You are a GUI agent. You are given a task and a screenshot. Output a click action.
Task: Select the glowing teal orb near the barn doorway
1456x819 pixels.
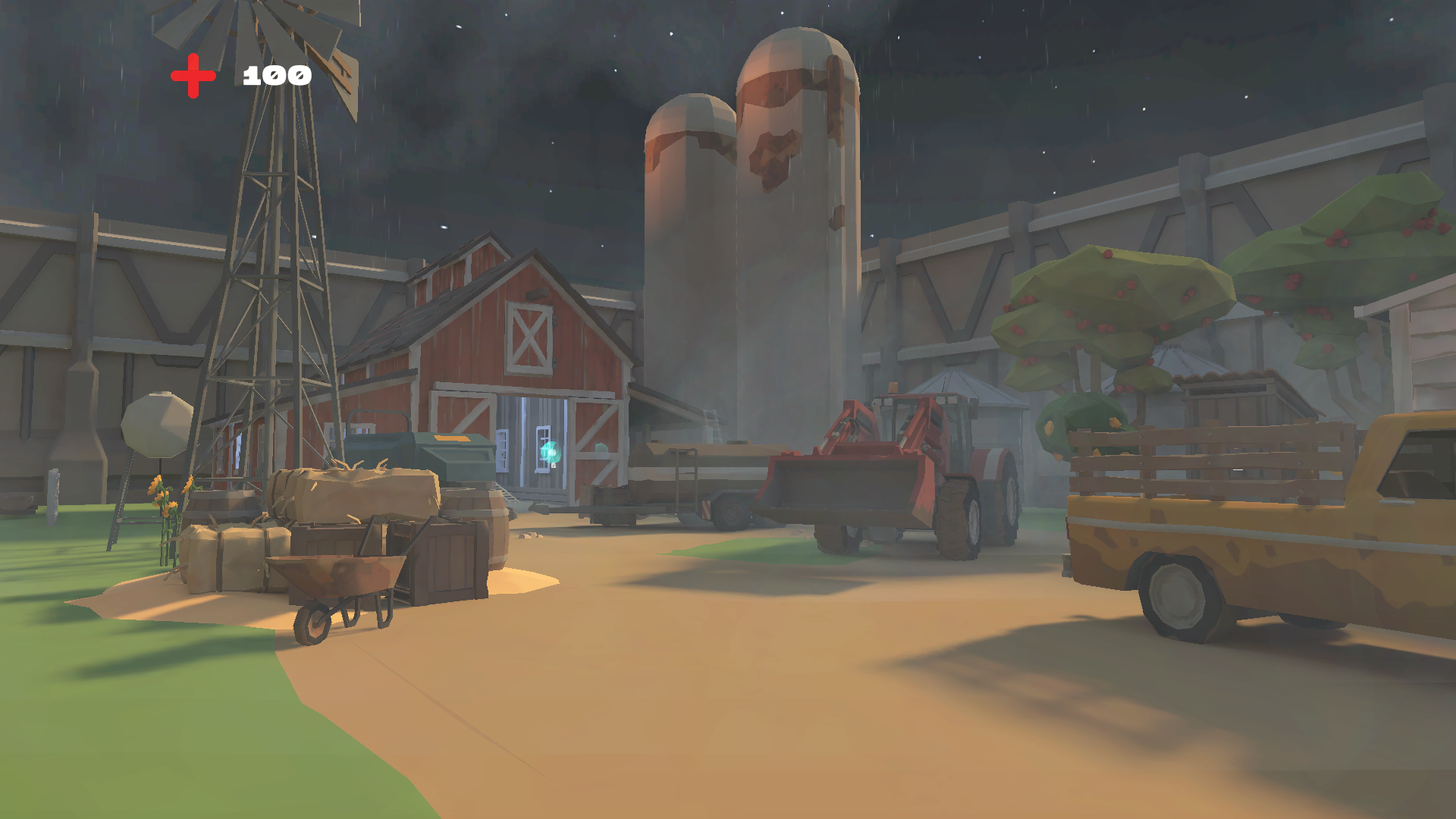[550, 450]
